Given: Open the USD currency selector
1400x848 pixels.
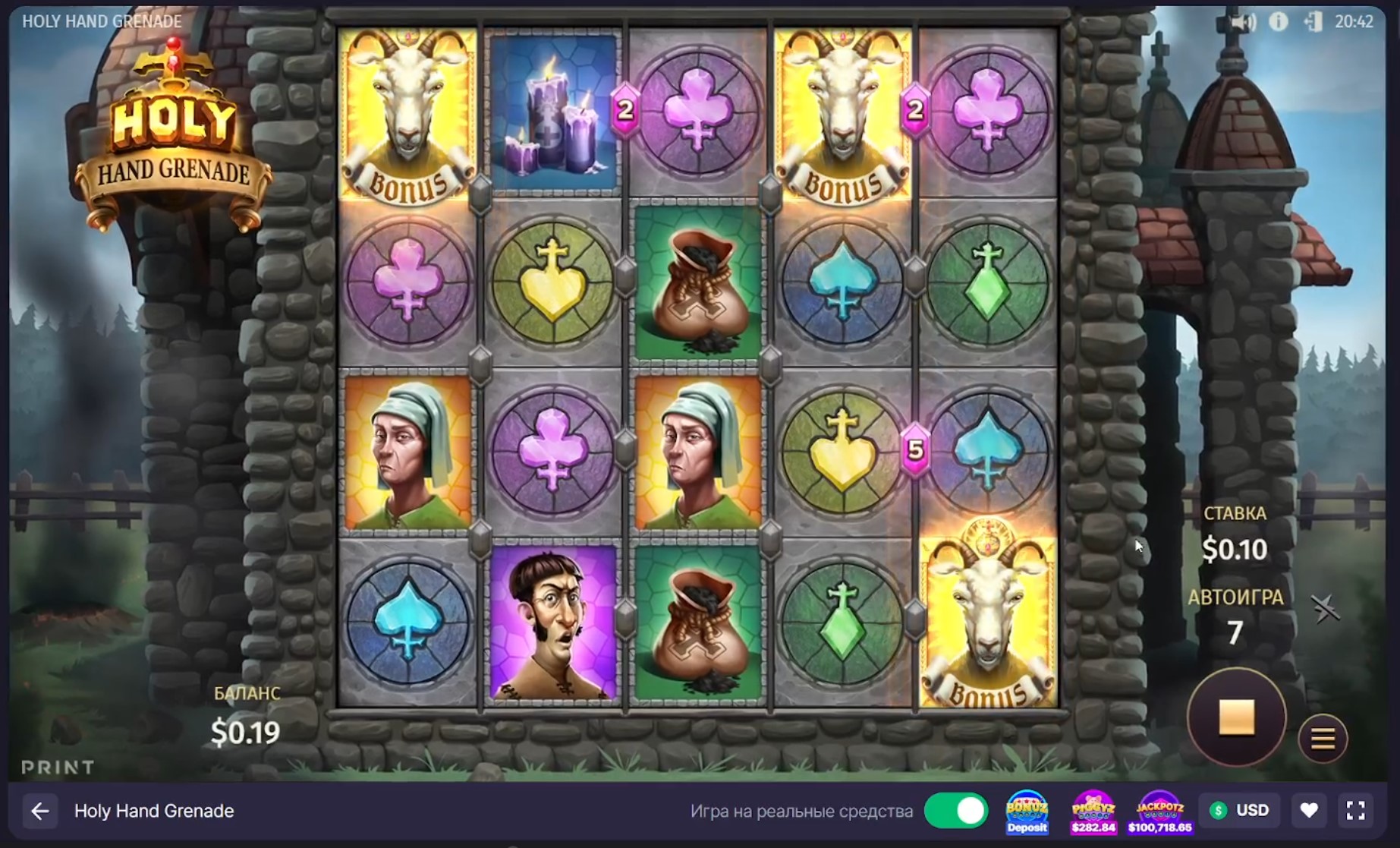Looking at the screenshot, I should 1239,811.
